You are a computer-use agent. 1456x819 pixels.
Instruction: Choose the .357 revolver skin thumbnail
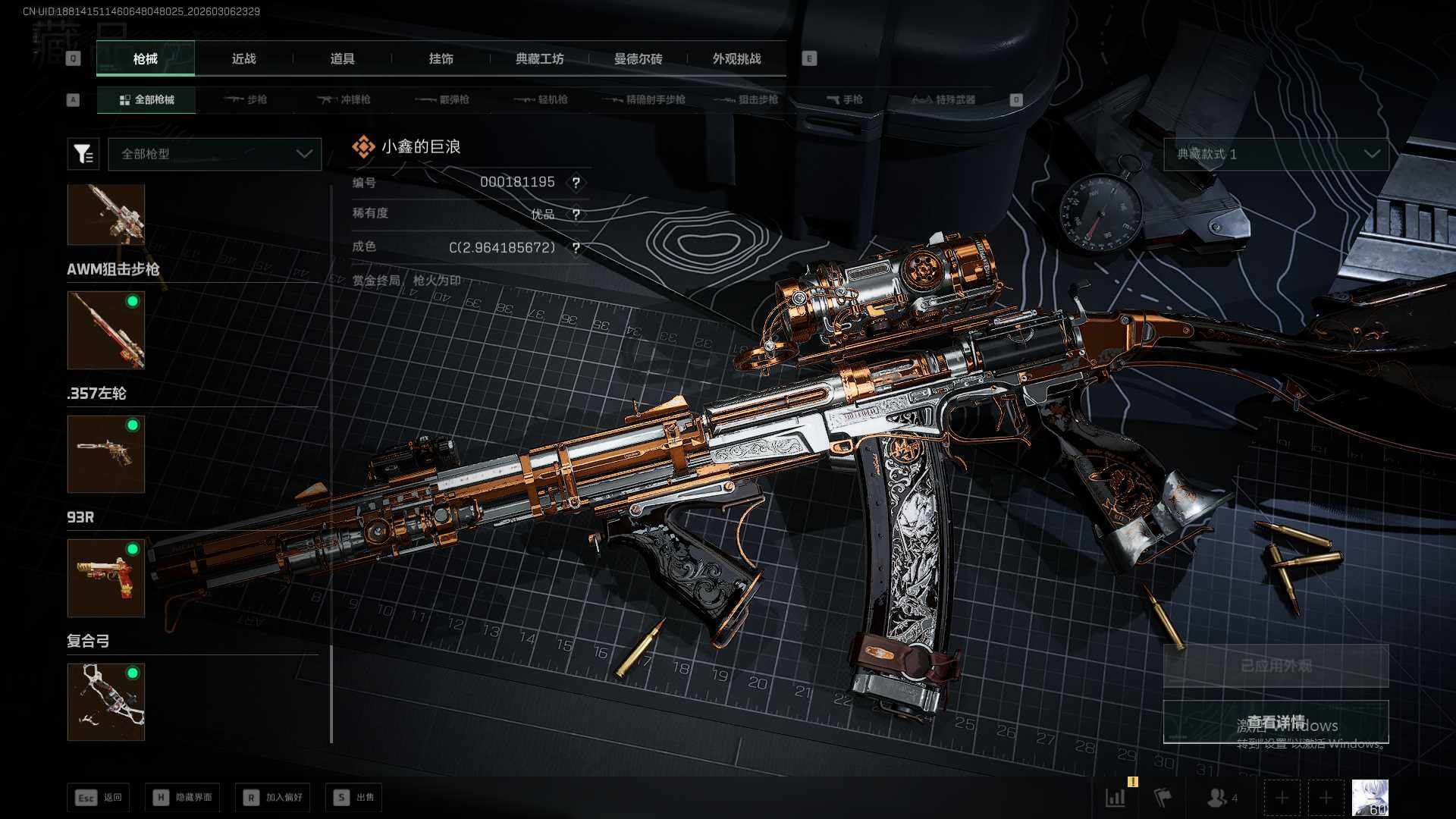(x=106, y=453)
